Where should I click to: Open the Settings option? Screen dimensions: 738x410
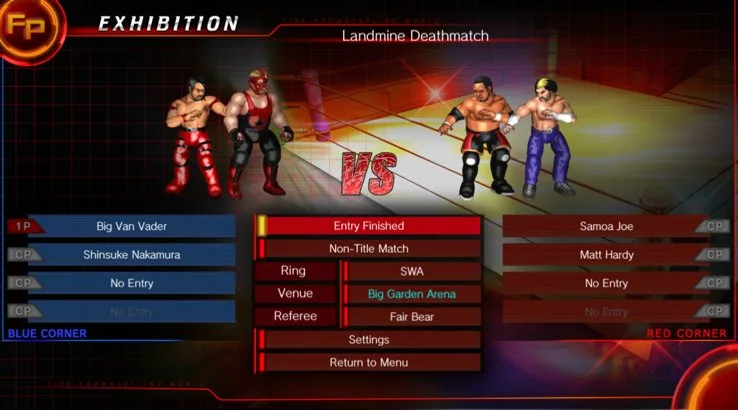[x=368, y=340]
